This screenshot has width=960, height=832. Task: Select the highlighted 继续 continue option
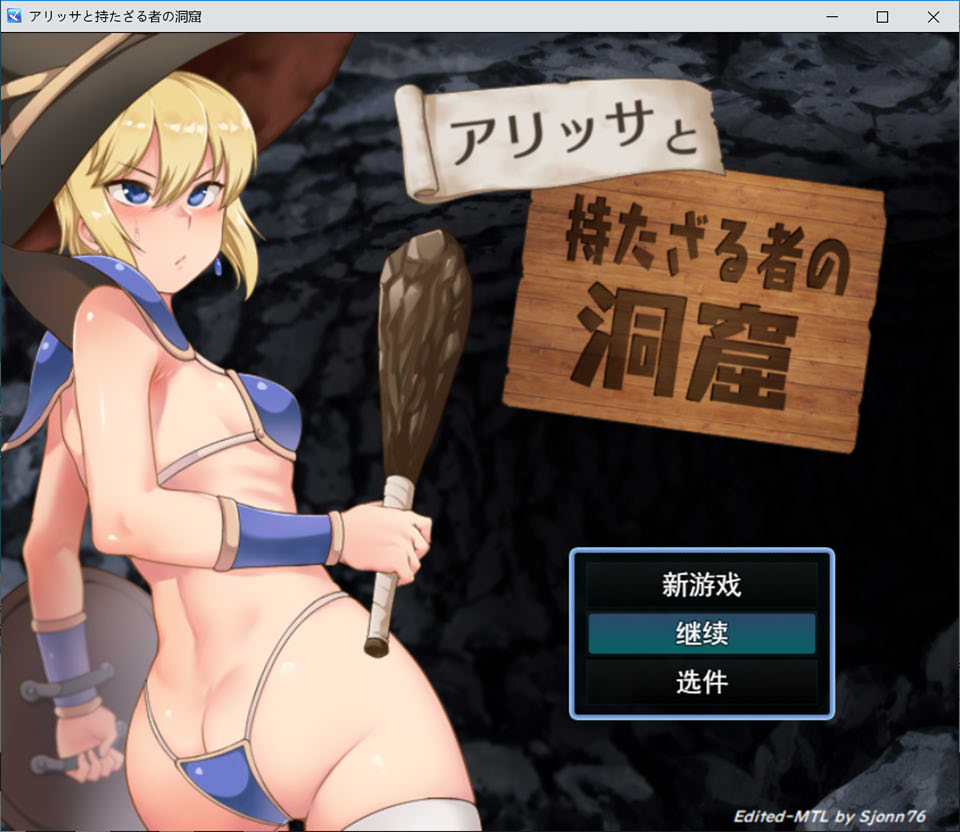(701, 634)
